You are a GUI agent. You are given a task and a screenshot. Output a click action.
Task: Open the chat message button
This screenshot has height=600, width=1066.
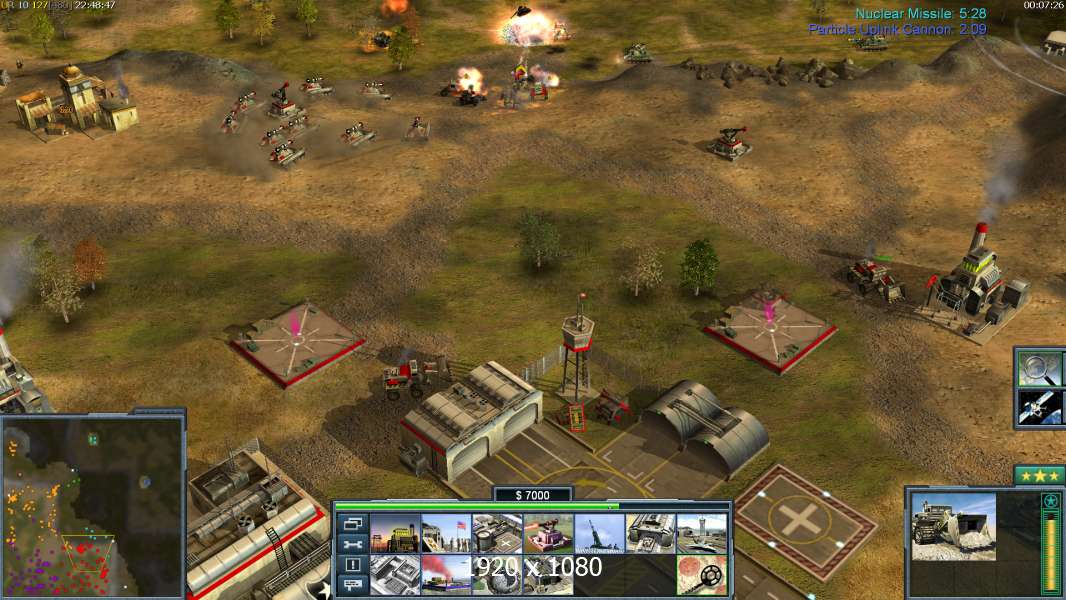pyautogui.click(x=353, y=585)
